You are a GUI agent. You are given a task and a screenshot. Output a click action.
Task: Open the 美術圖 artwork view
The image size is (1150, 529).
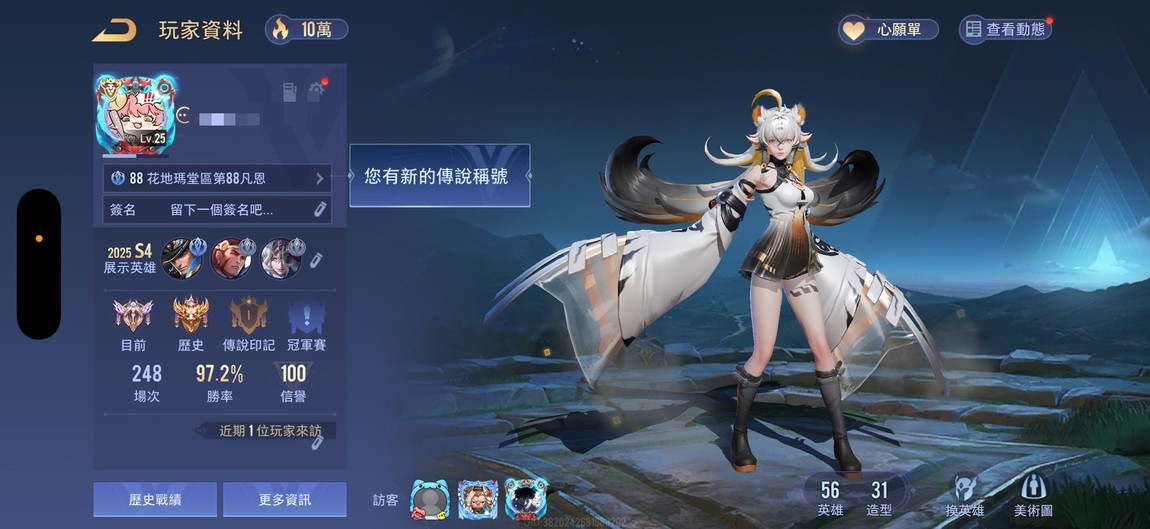(1033, 495)
